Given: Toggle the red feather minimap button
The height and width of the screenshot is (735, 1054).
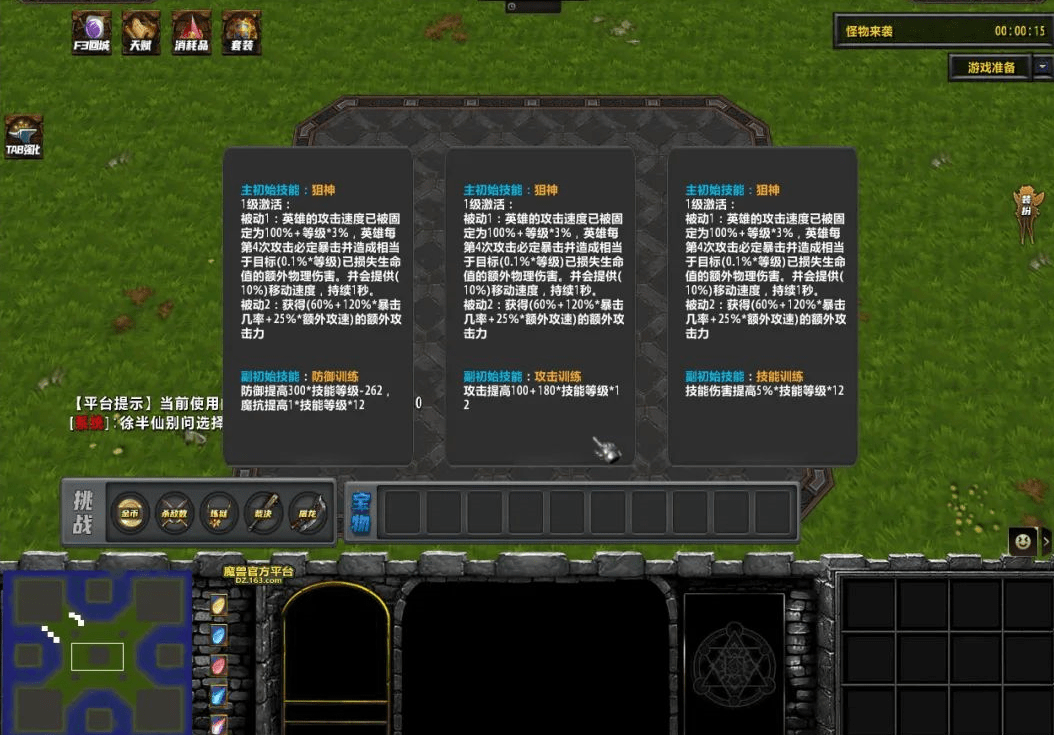Looking at the screenshot, I should (218, 665).
